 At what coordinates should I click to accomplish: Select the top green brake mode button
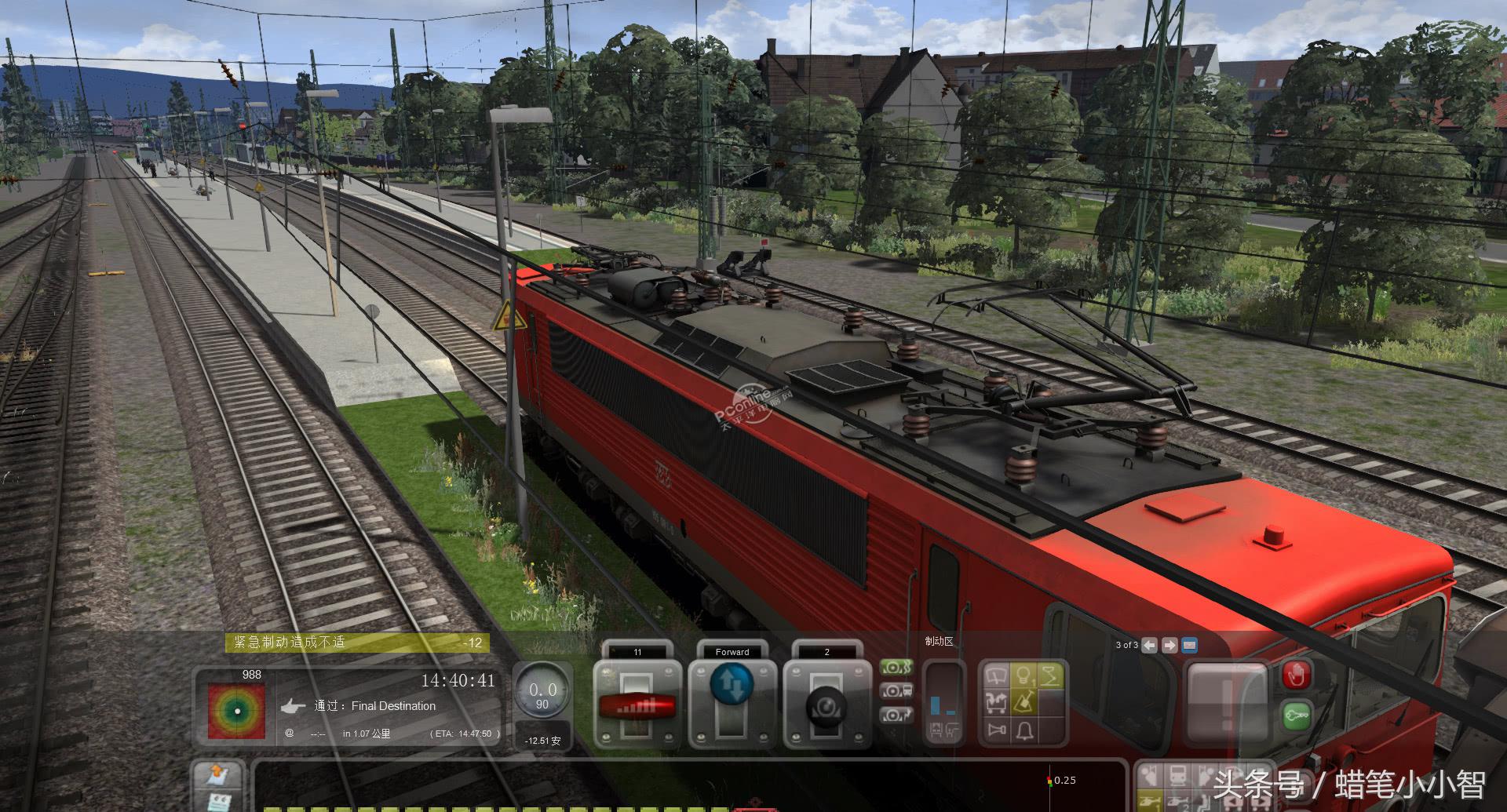896,668
